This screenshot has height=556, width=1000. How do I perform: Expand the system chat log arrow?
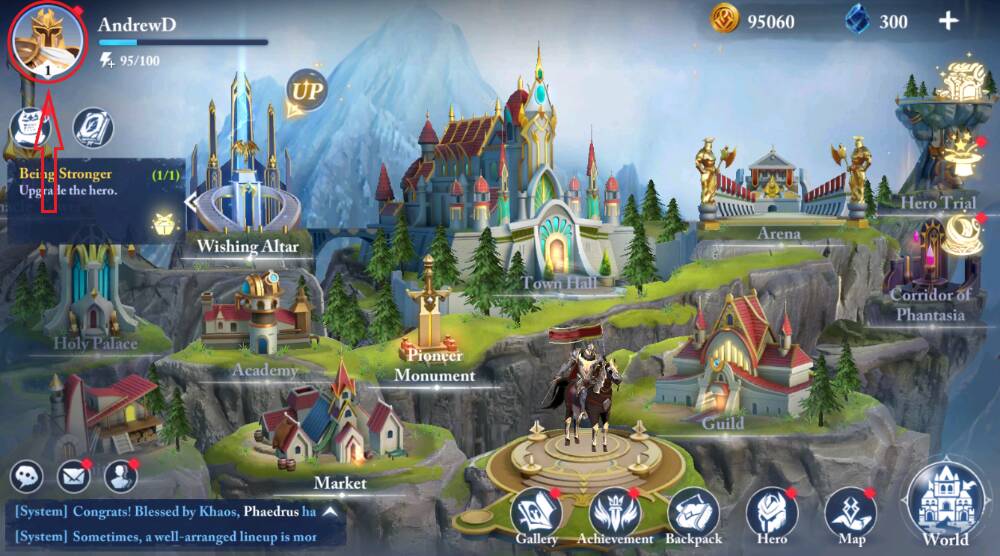tap(328, 511)
